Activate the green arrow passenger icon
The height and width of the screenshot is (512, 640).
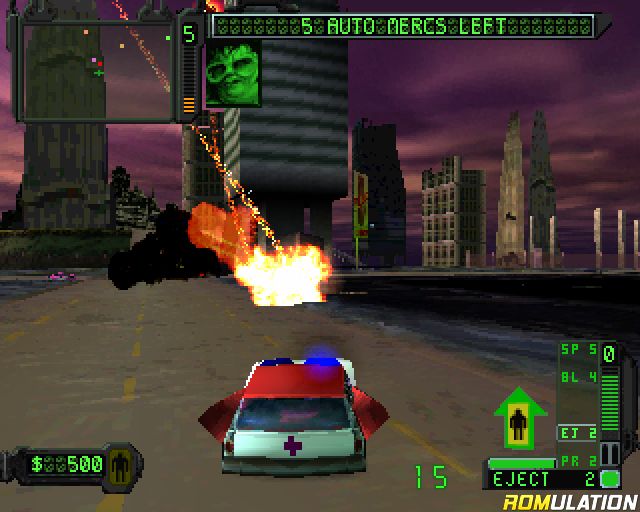click(520, 420)
